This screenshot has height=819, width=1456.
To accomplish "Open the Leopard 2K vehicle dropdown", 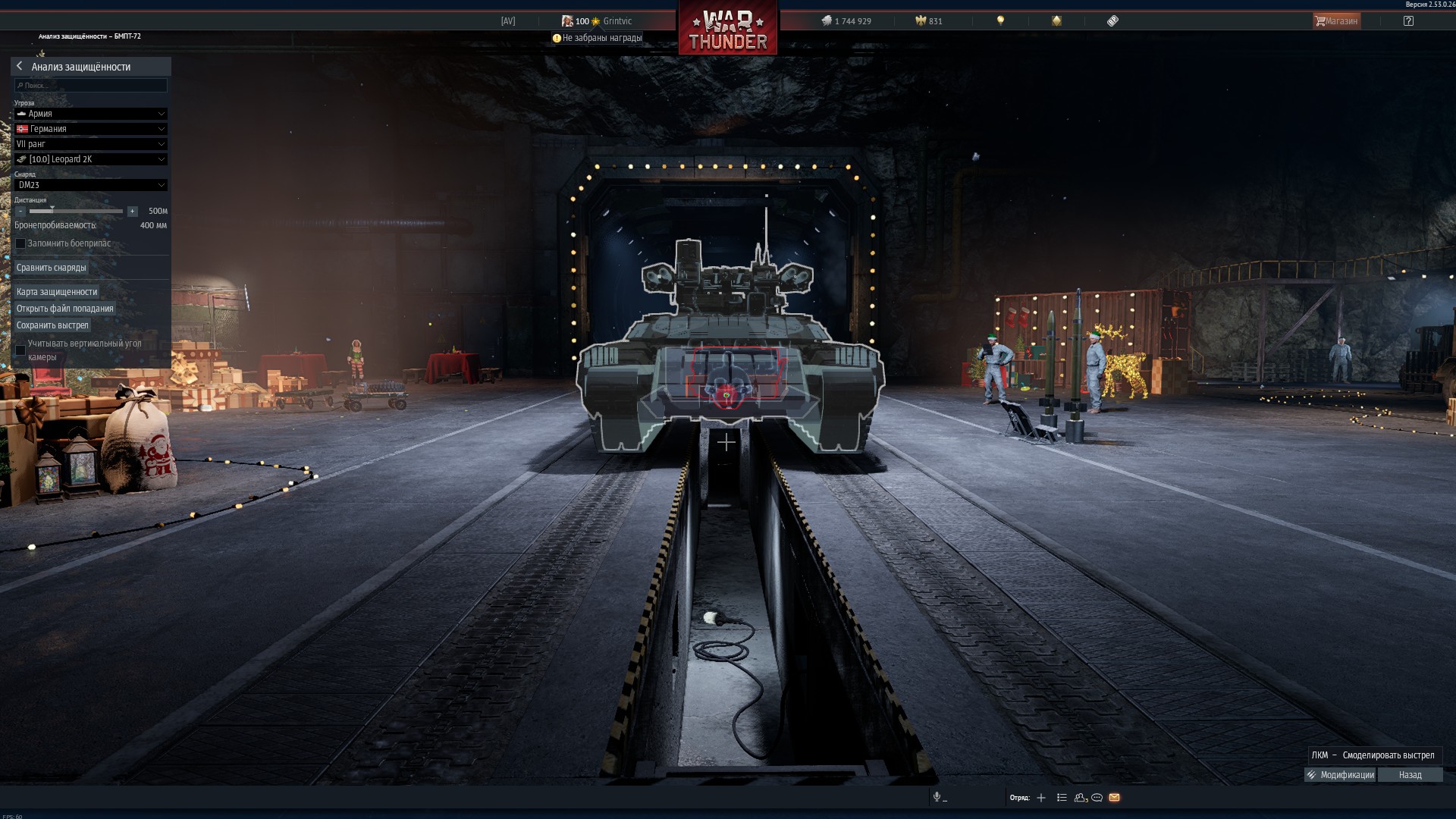I will pyautogui.click(x=91, y=159).
